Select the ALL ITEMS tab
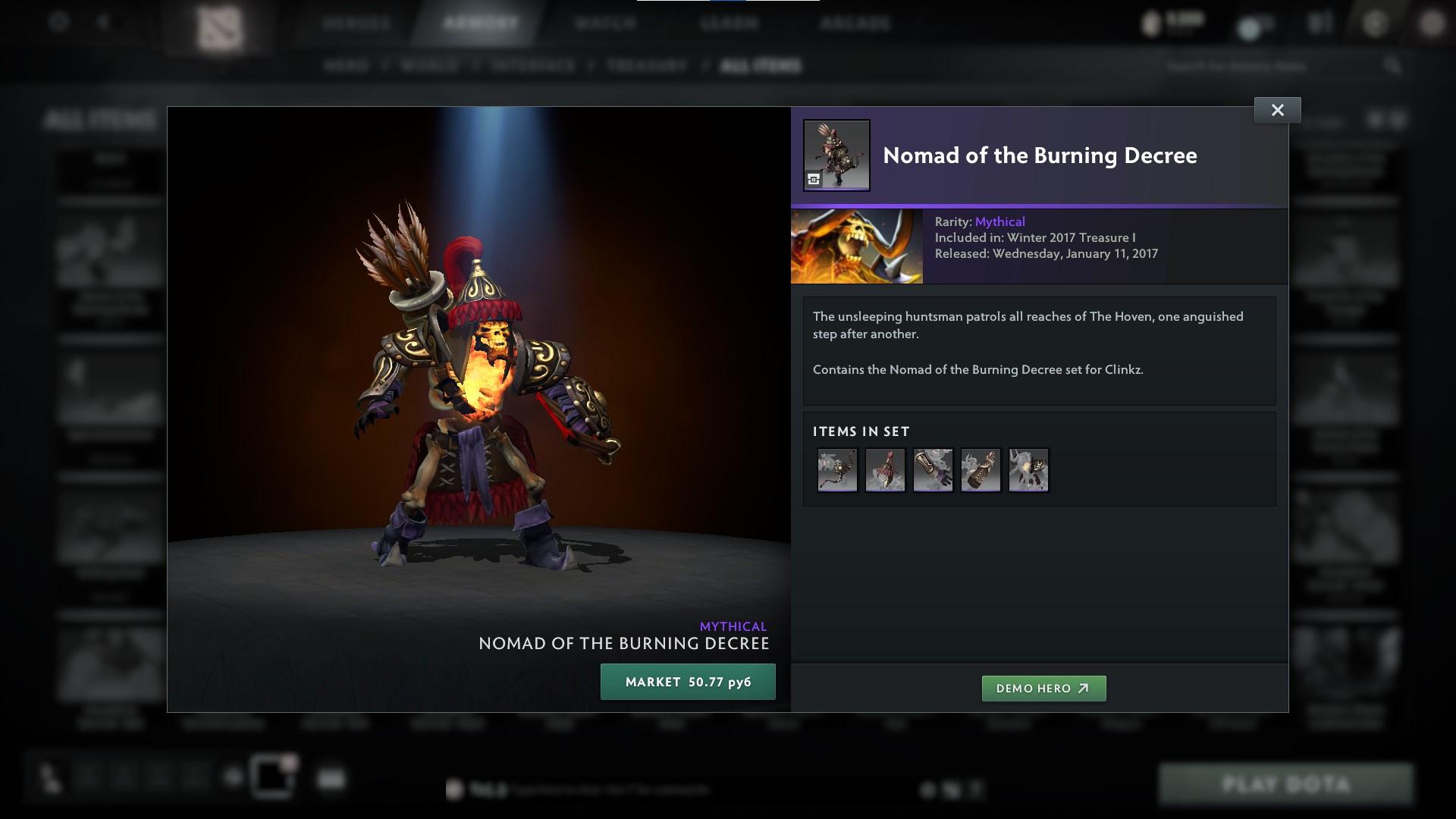 pos(761,66)
